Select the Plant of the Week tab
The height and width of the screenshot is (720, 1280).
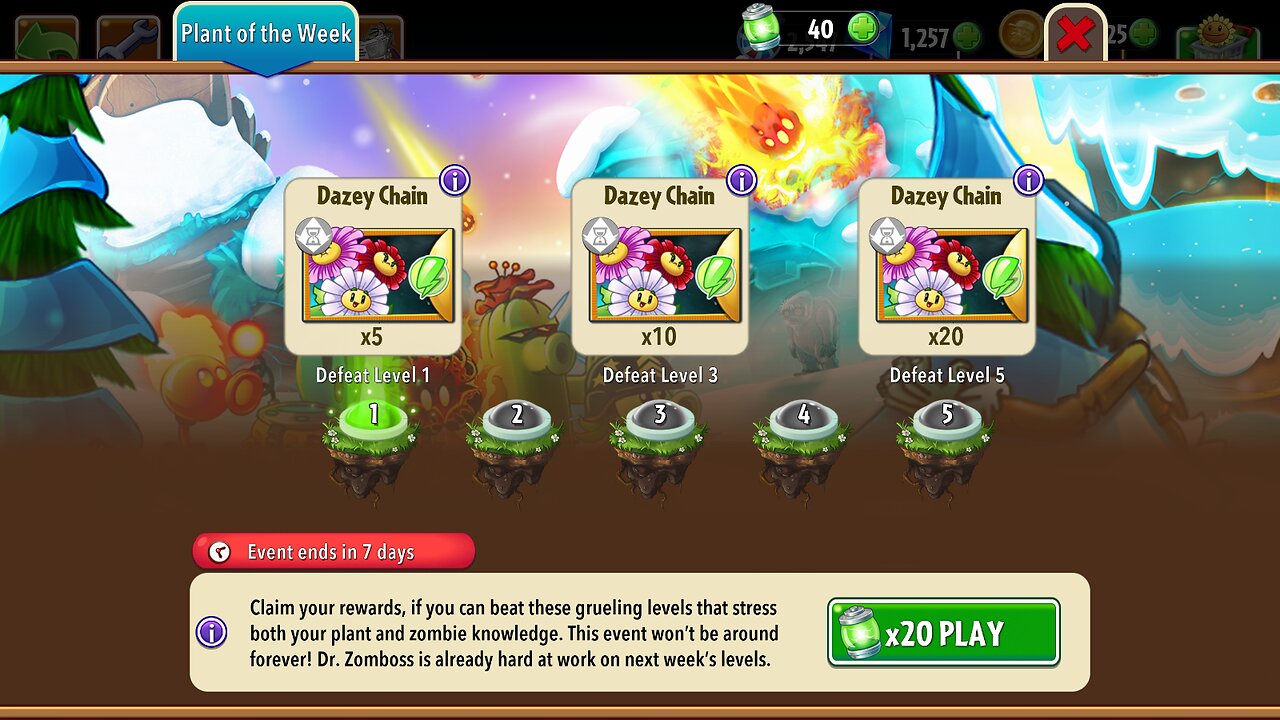click(x=267, y=33)
